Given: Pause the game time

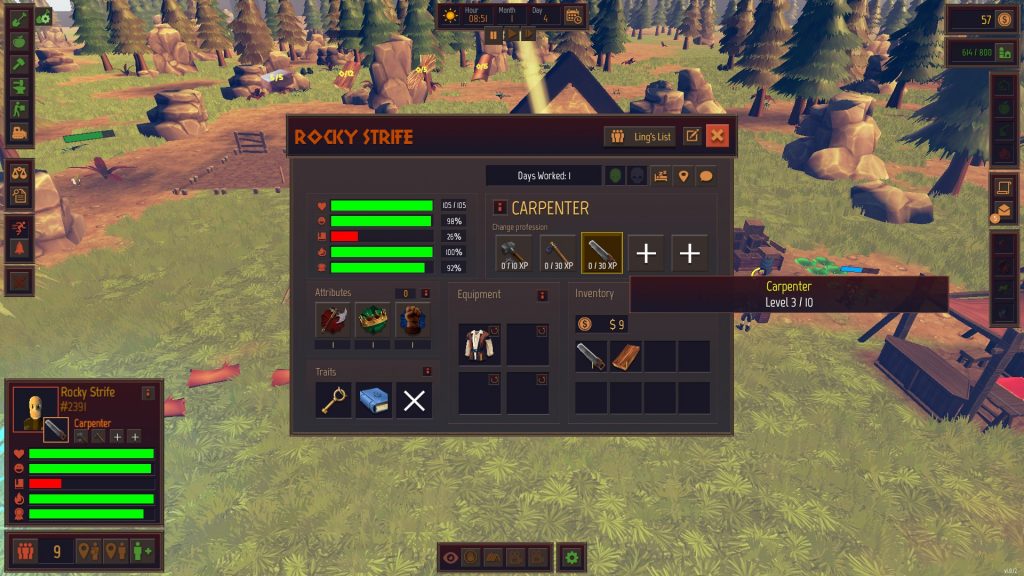Looking at the screenshot, I should coord(493,34).
